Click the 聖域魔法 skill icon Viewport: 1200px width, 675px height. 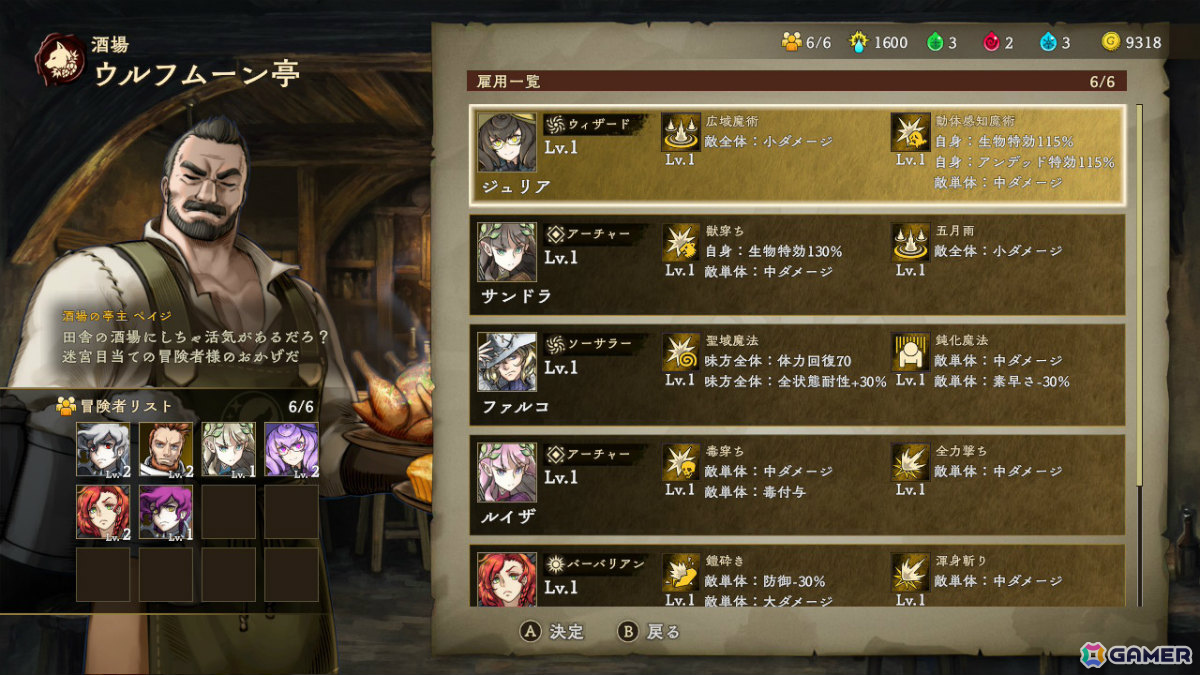coord(681,352)
